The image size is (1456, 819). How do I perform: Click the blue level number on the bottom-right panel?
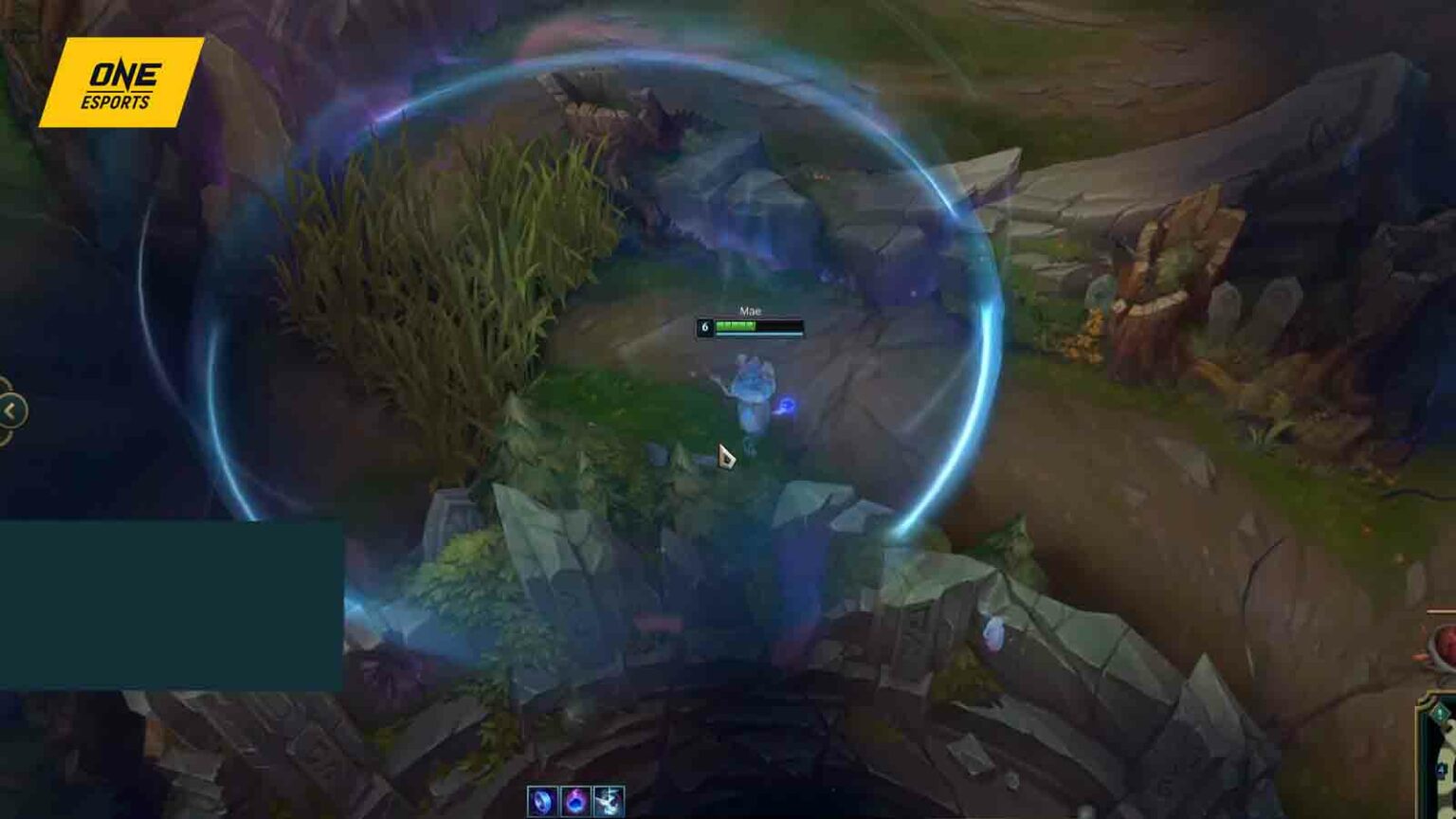click(x=1440, y=770)
